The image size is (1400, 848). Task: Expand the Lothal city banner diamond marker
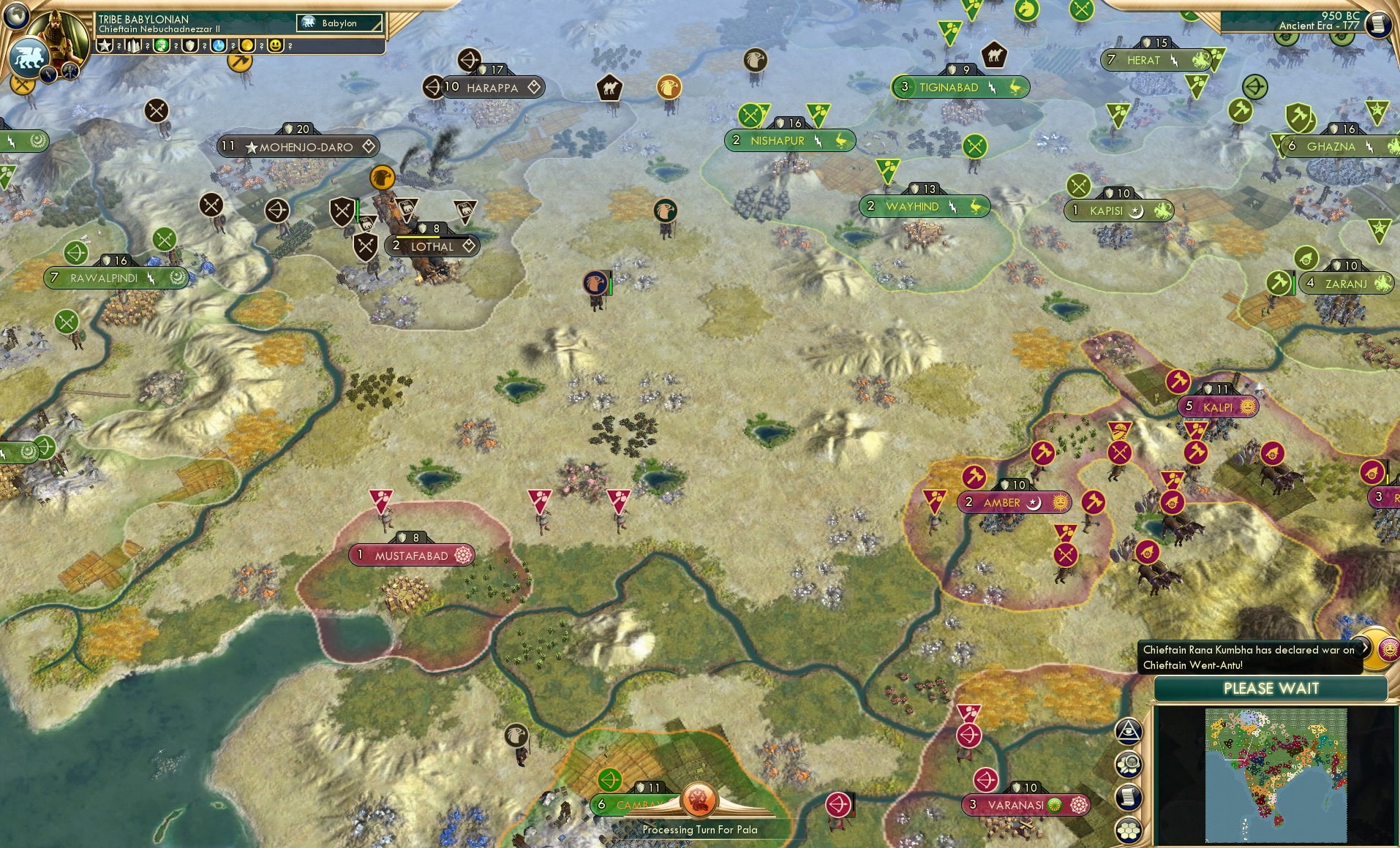[469, 246]
